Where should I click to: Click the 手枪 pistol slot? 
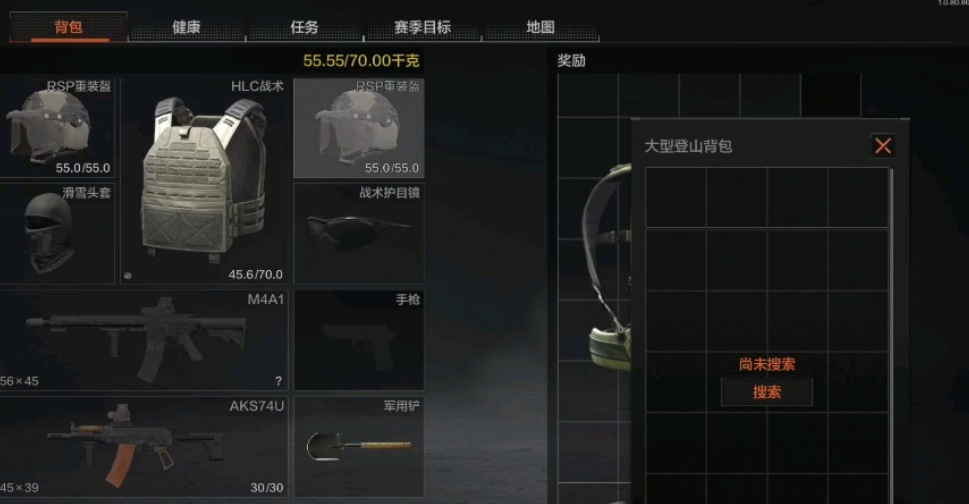click(x=358, y=340)
